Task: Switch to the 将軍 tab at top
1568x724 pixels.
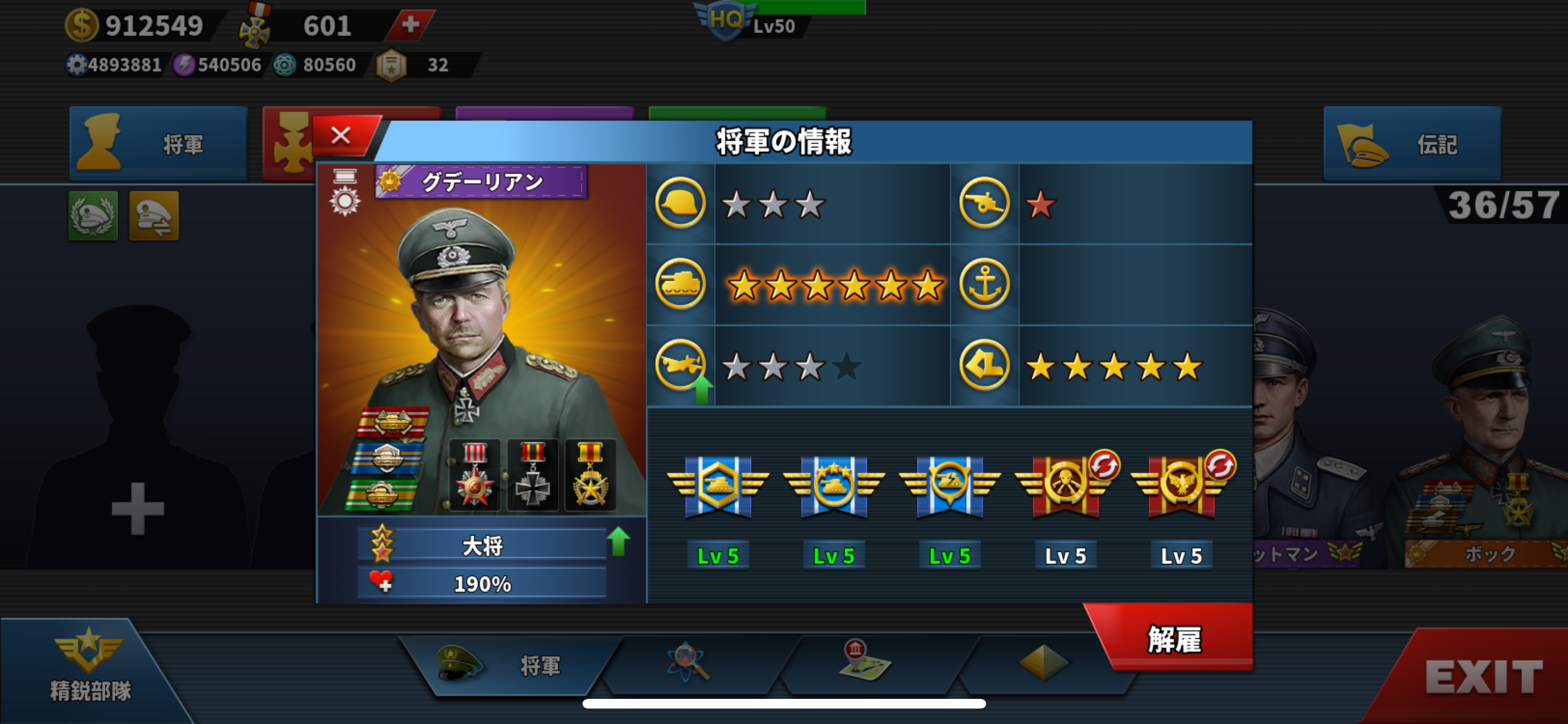Action: 158,144
